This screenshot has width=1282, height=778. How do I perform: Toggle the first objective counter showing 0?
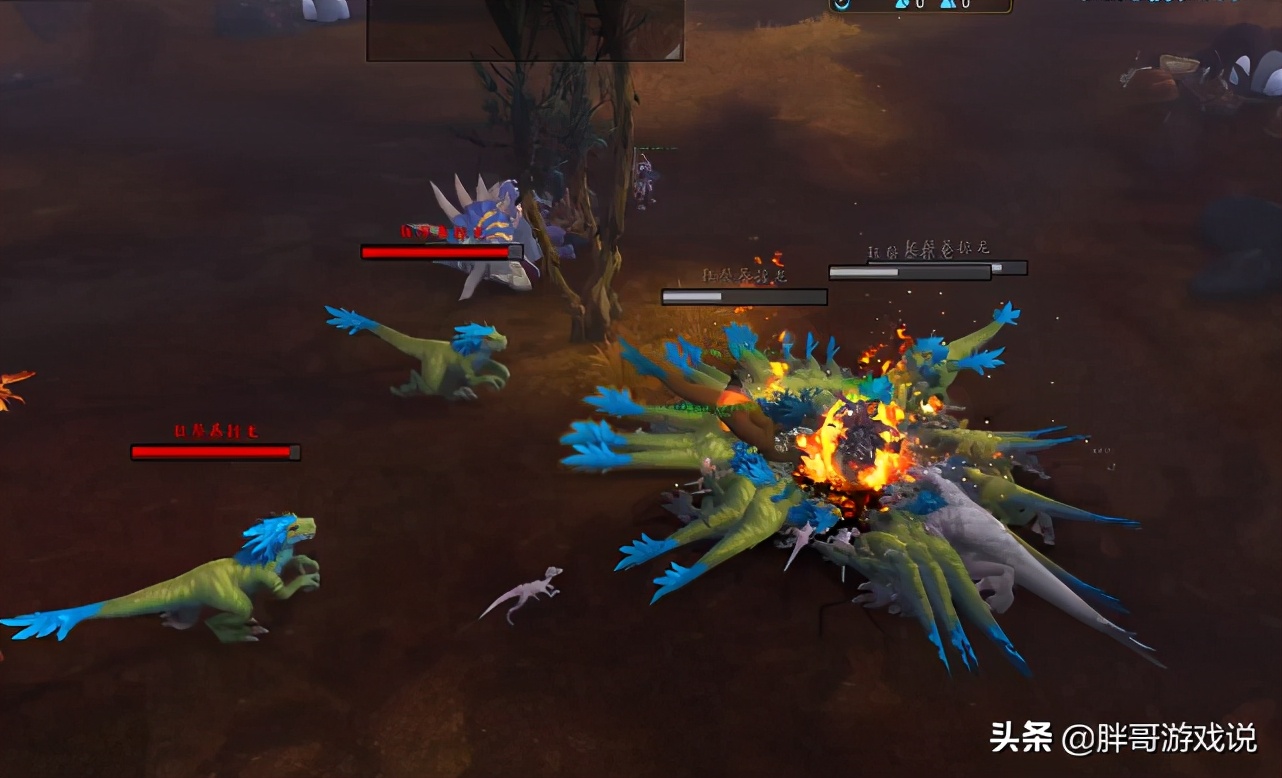coord(920,6)
